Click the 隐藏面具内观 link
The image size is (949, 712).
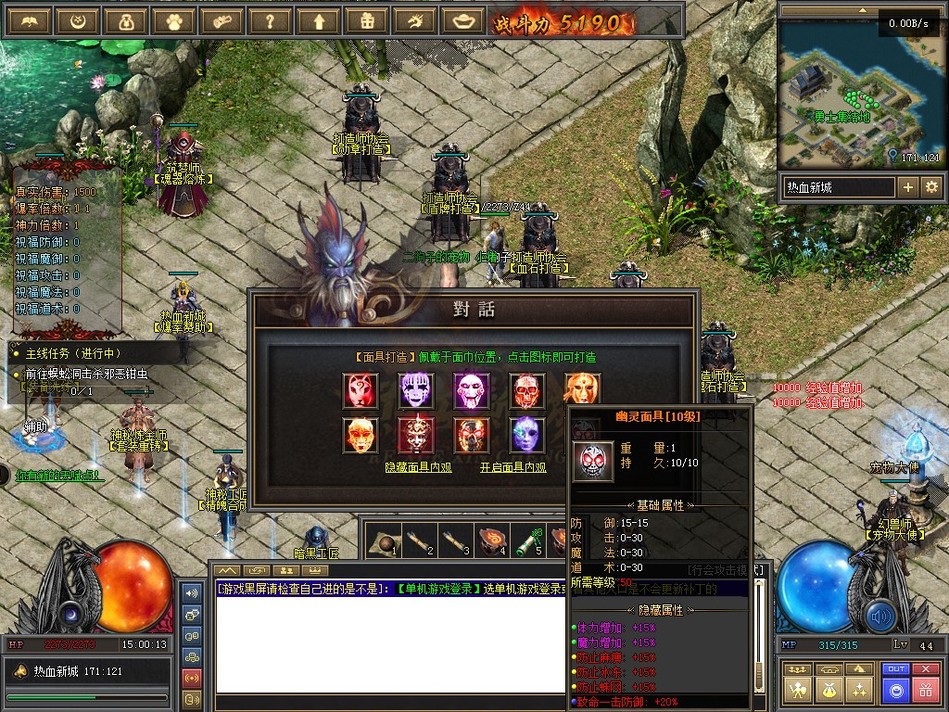tap(418, 467)
